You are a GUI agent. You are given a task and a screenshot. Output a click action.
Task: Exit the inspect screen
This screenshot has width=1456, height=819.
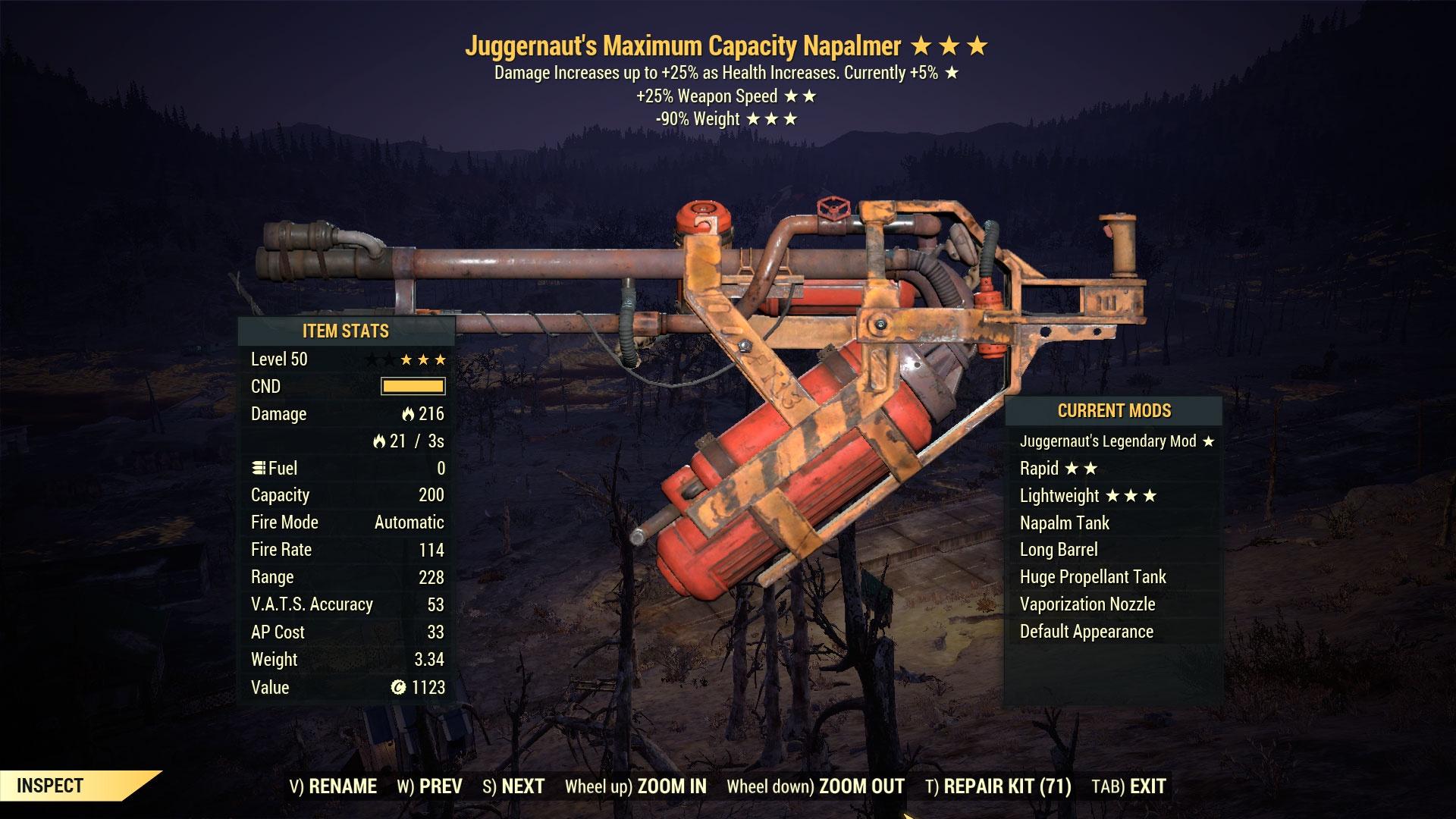click(x=1128, y=786)
